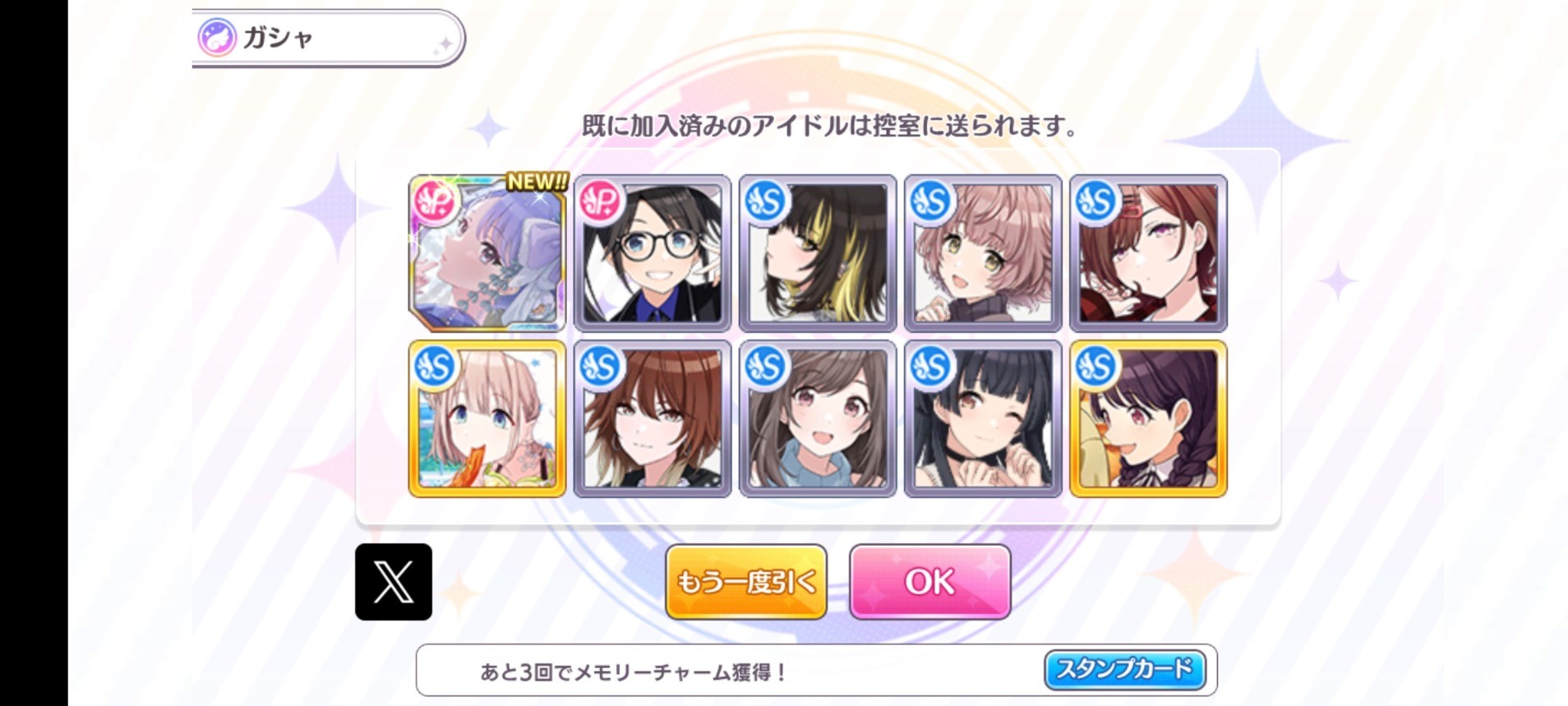Select the winking black-haired idol card

(983, 419)
